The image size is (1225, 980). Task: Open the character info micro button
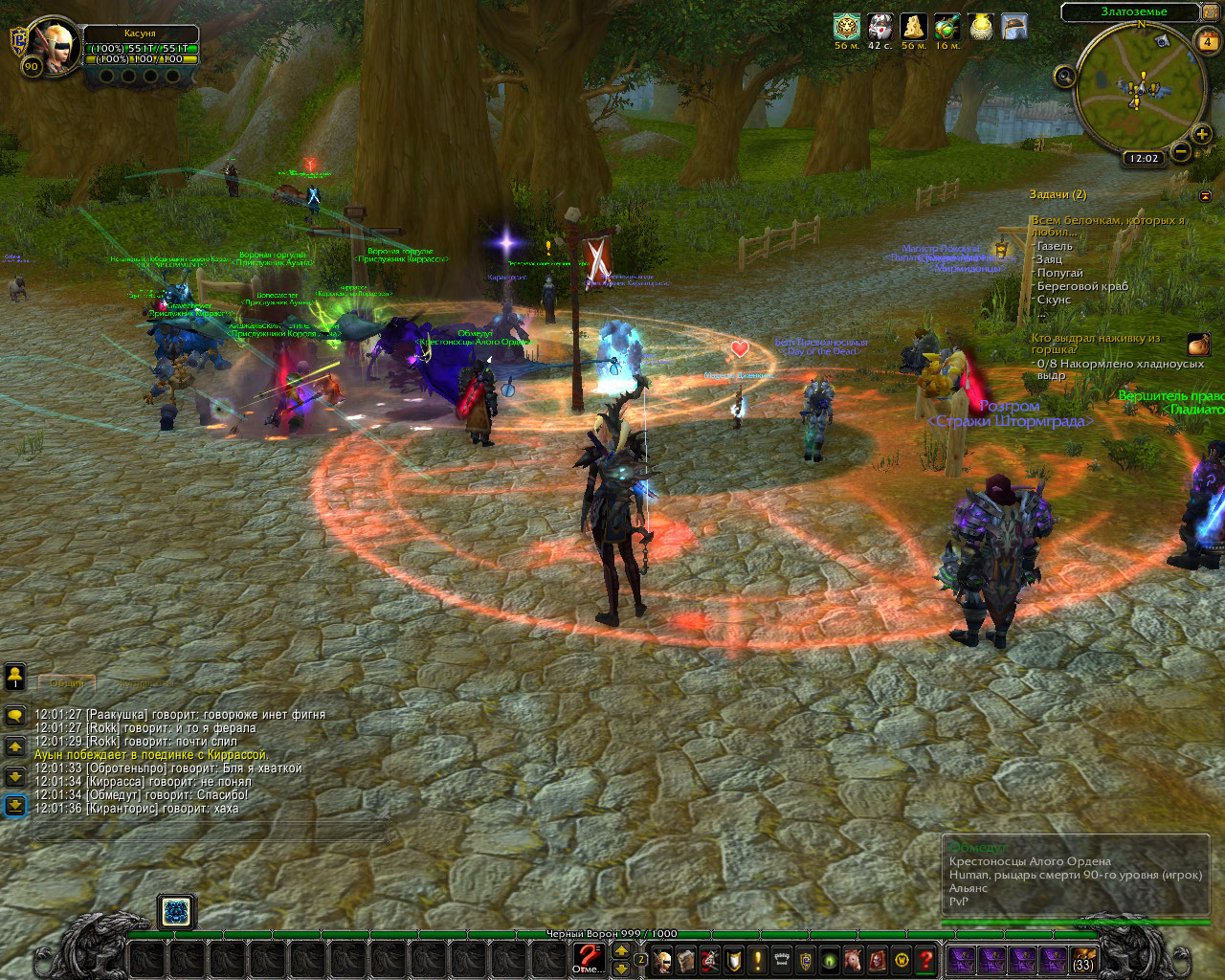click(x=662, y=960)
